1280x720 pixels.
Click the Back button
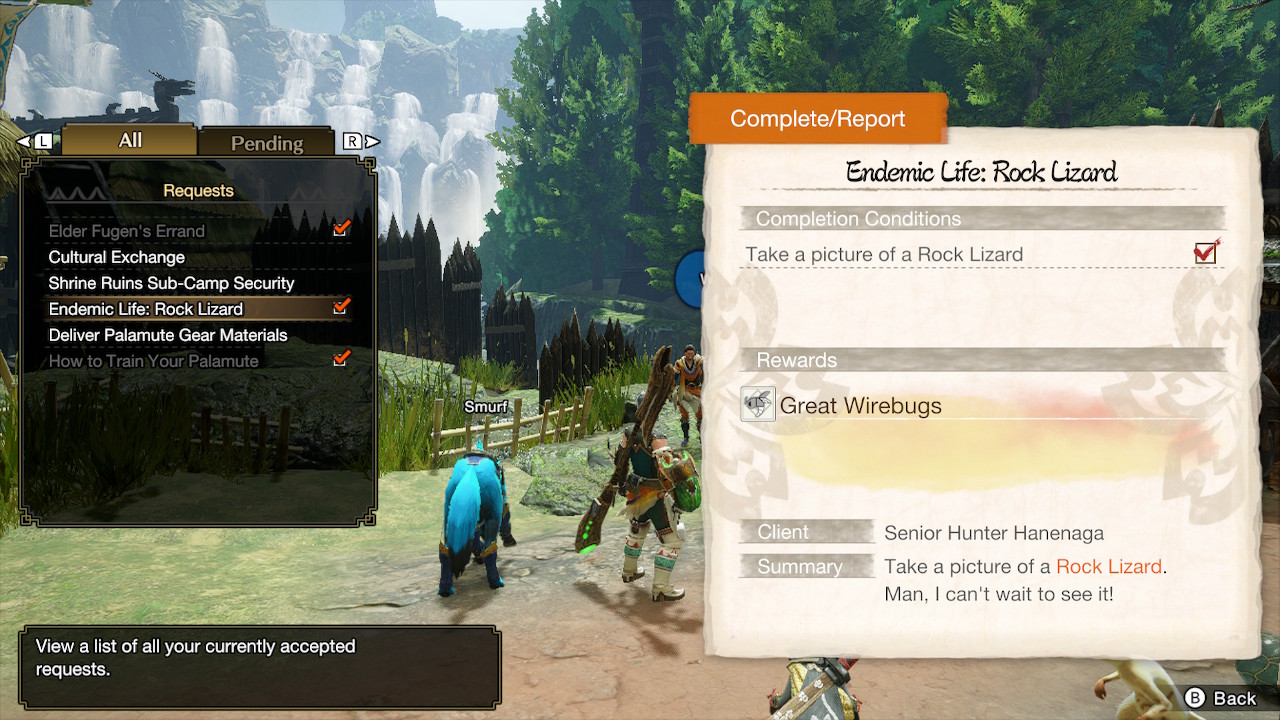(1216, 698)
